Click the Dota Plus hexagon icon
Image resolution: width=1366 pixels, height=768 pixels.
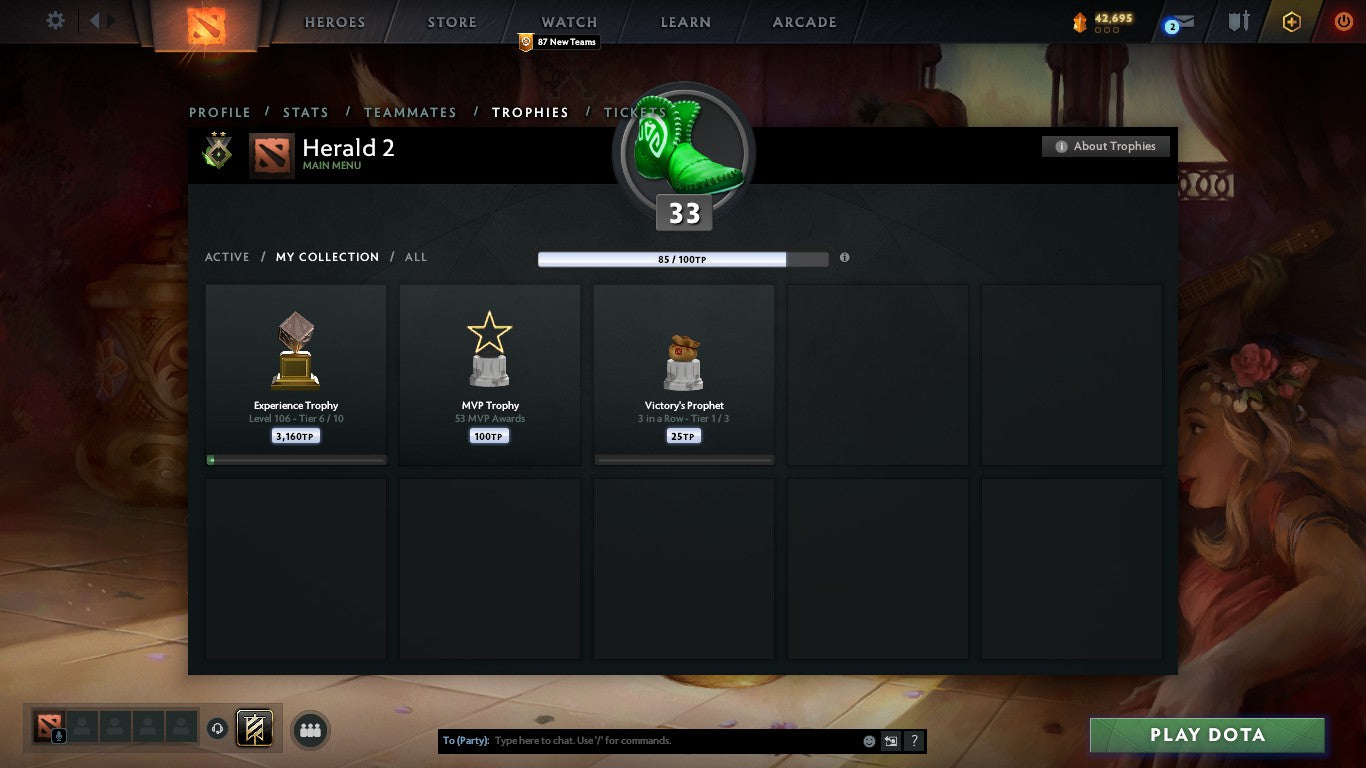tap(1291, 21)
